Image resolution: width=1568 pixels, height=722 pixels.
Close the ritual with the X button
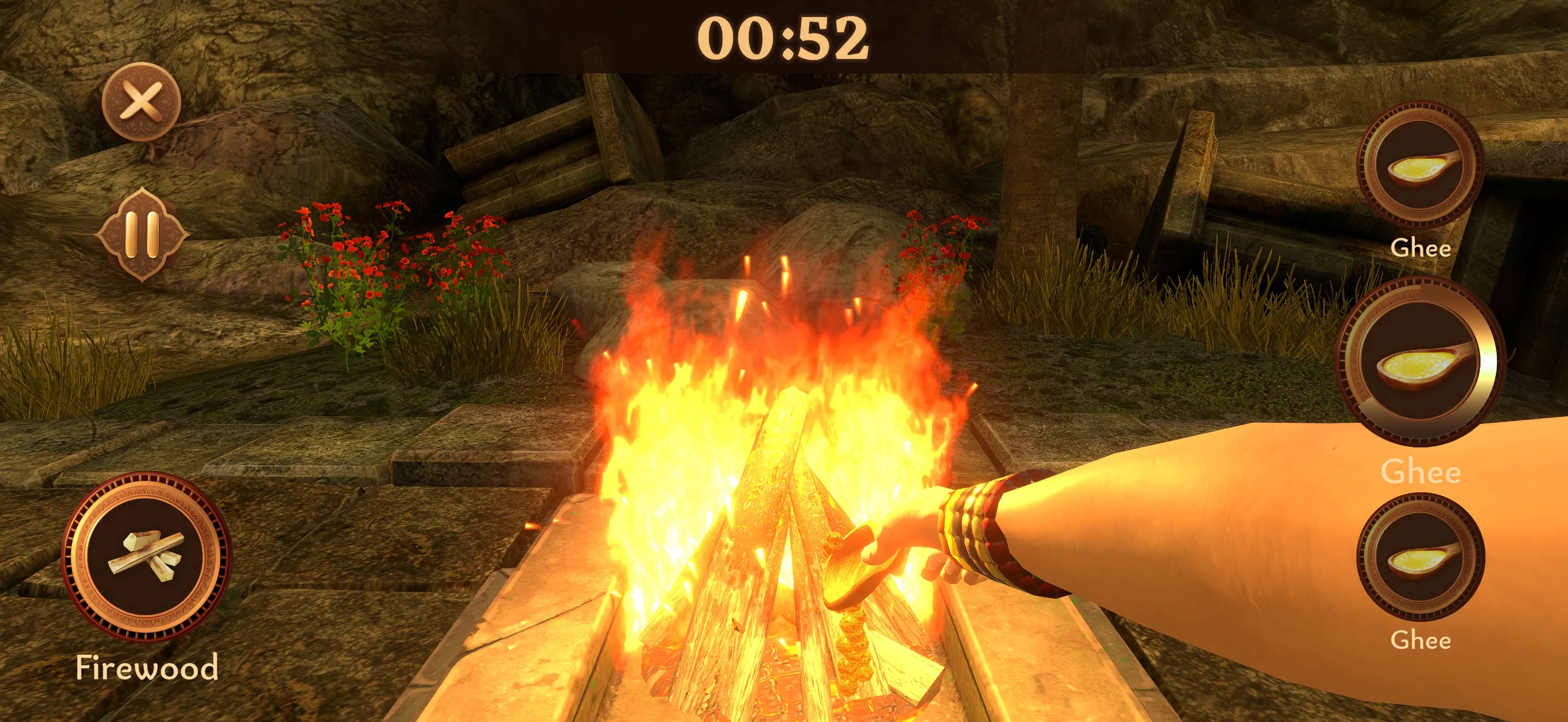click(x=141, y=101)
